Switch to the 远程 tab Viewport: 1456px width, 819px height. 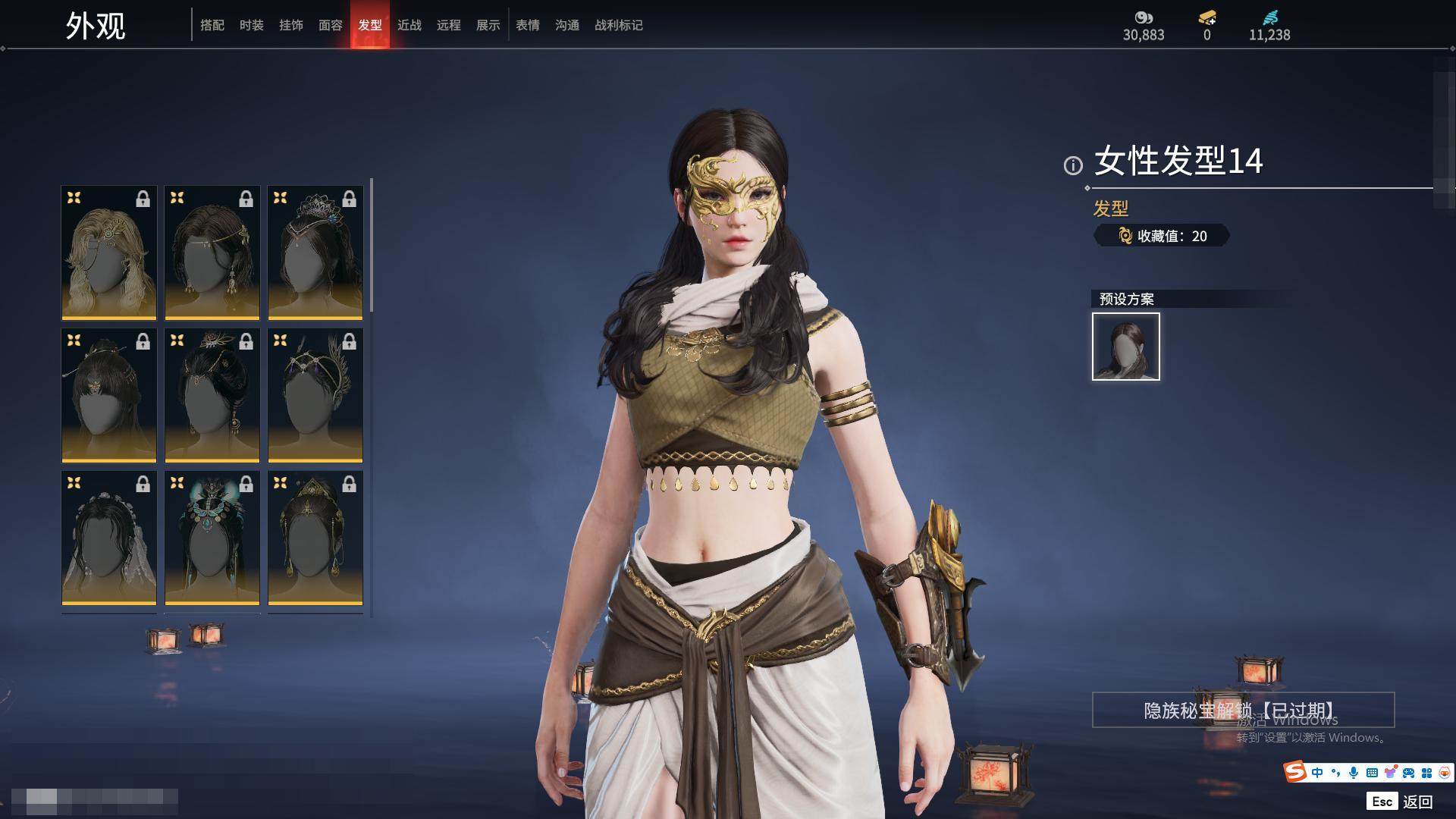click(449, 25)
